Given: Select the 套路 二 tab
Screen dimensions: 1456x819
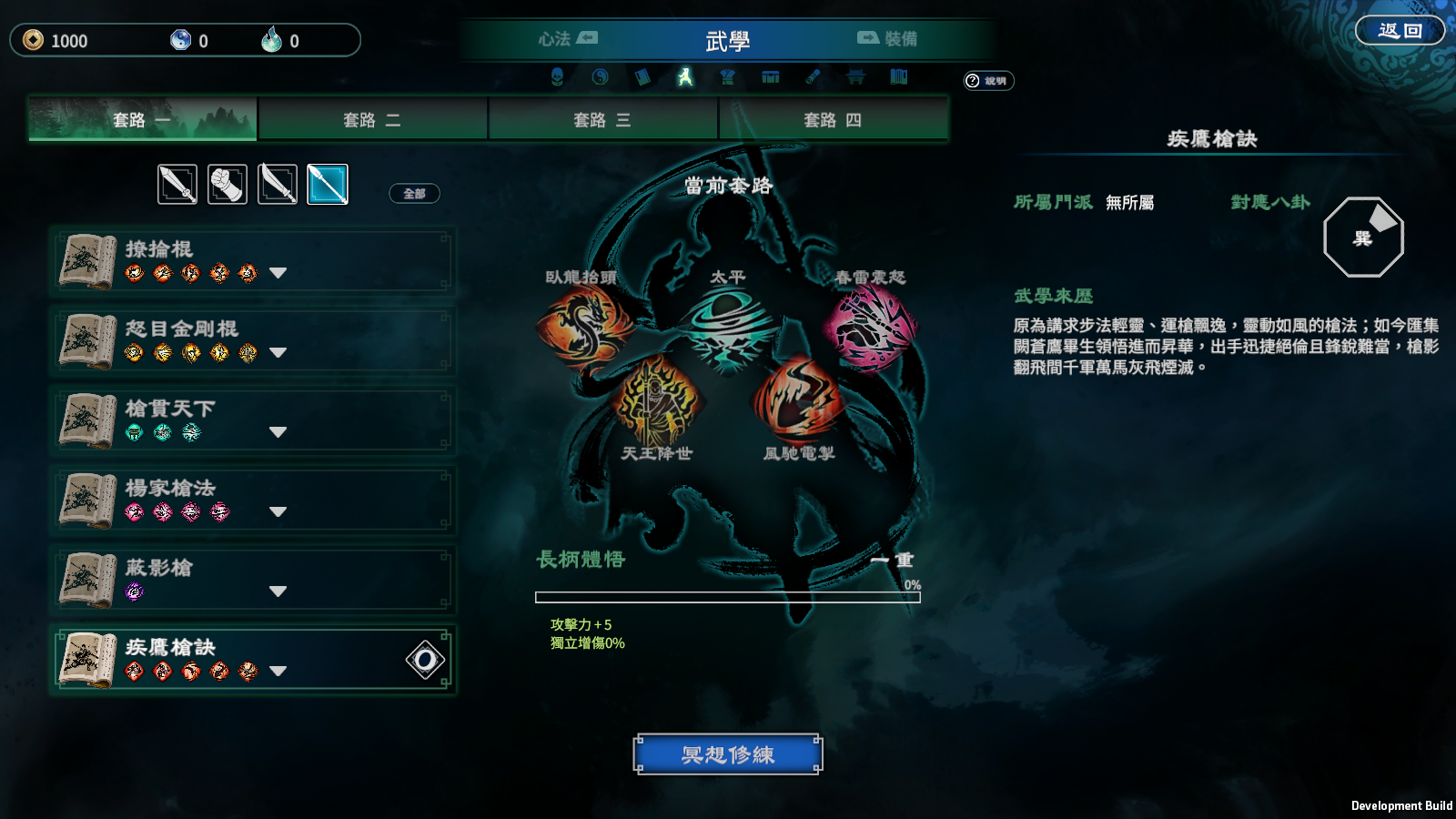Looking at the screenshot, I should (x=372, y=120).
